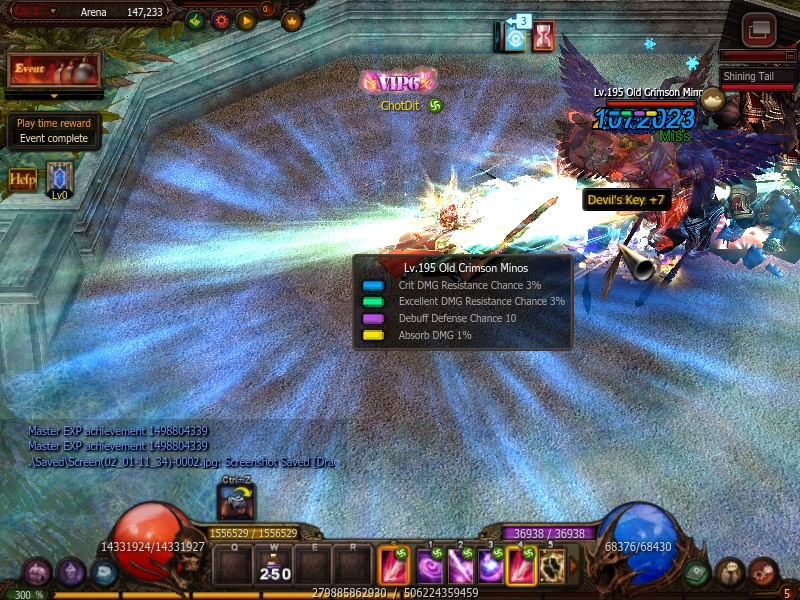Click the Ctrl+Z mount icon above hotbar
This screenshot has height=600, width=800.
(x=237, y=501)
